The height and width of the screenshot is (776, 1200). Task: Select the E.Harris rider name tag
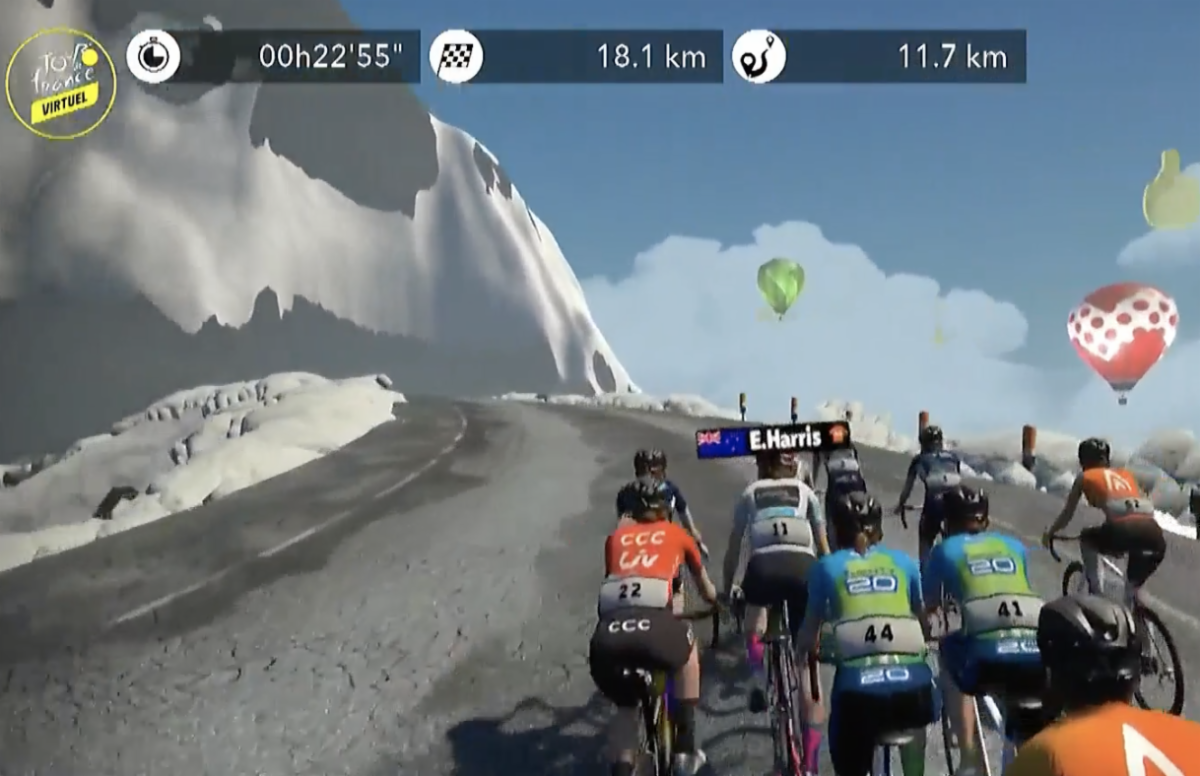click(773, 439)
